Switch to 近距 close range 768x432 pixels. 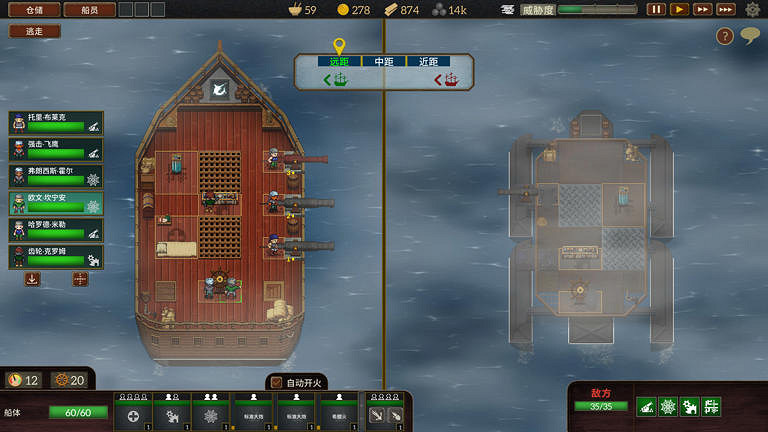coord(428,62)
